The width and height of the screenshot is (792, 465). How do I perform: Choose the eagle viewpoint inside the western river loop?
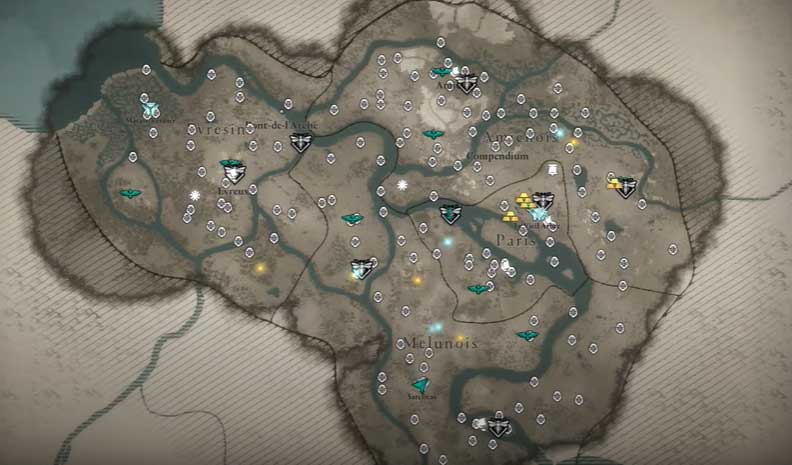[x=130, y=194]
